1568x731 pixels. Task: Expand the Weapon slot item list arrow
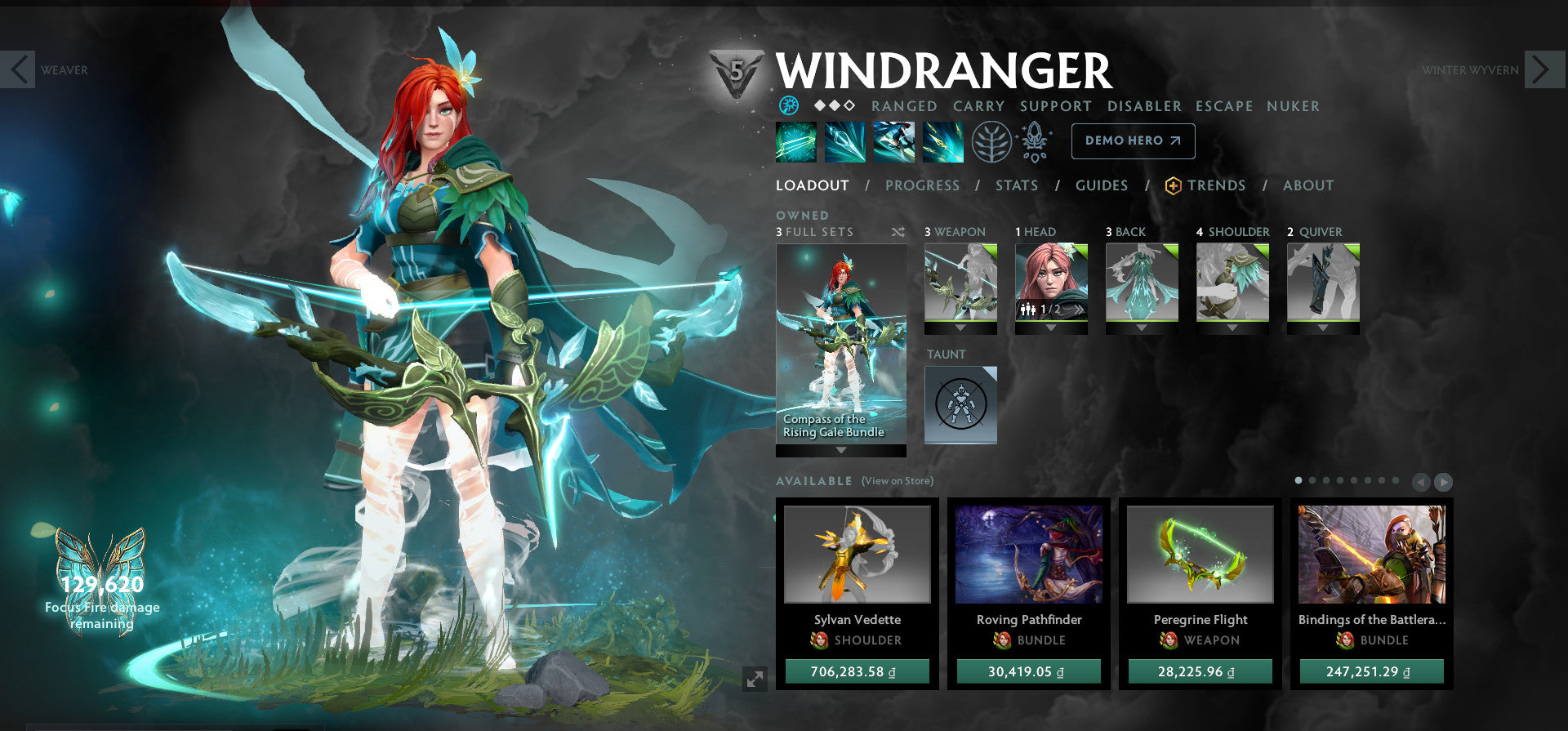pyautogui.click(x=960, y=327)
